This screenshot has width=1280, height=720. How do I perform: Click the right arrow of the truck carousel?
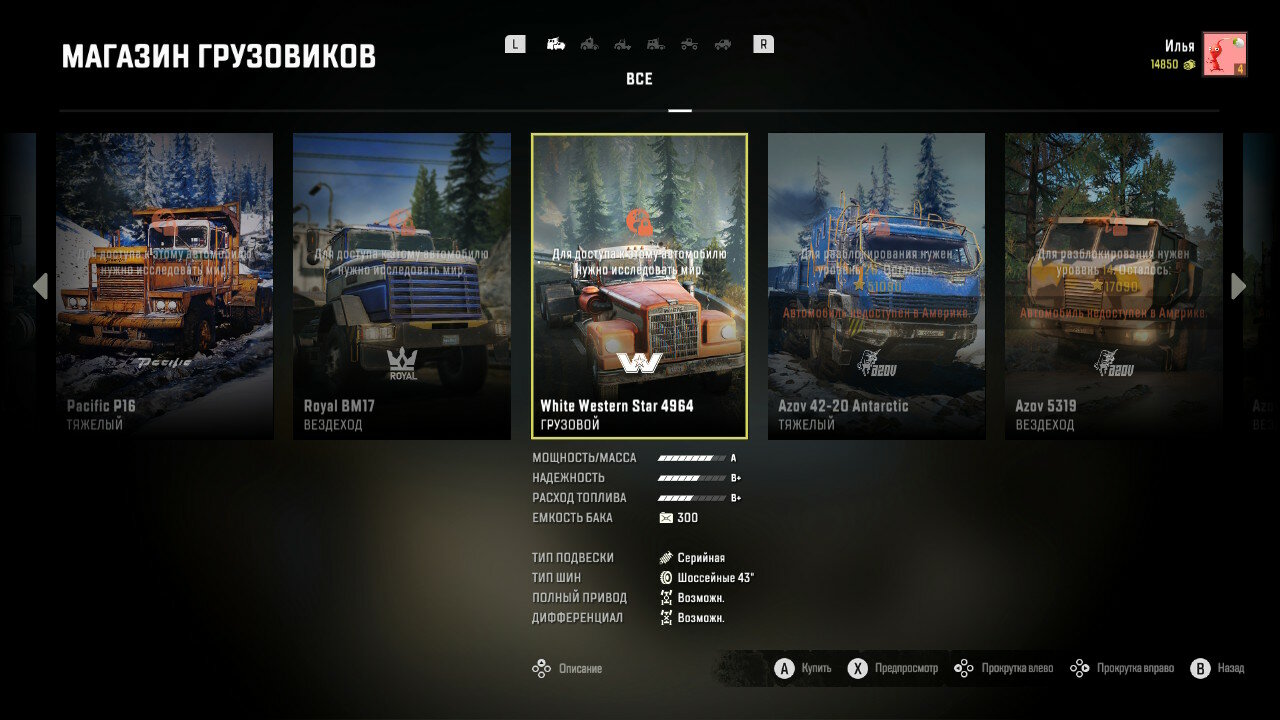(1238, 287)
